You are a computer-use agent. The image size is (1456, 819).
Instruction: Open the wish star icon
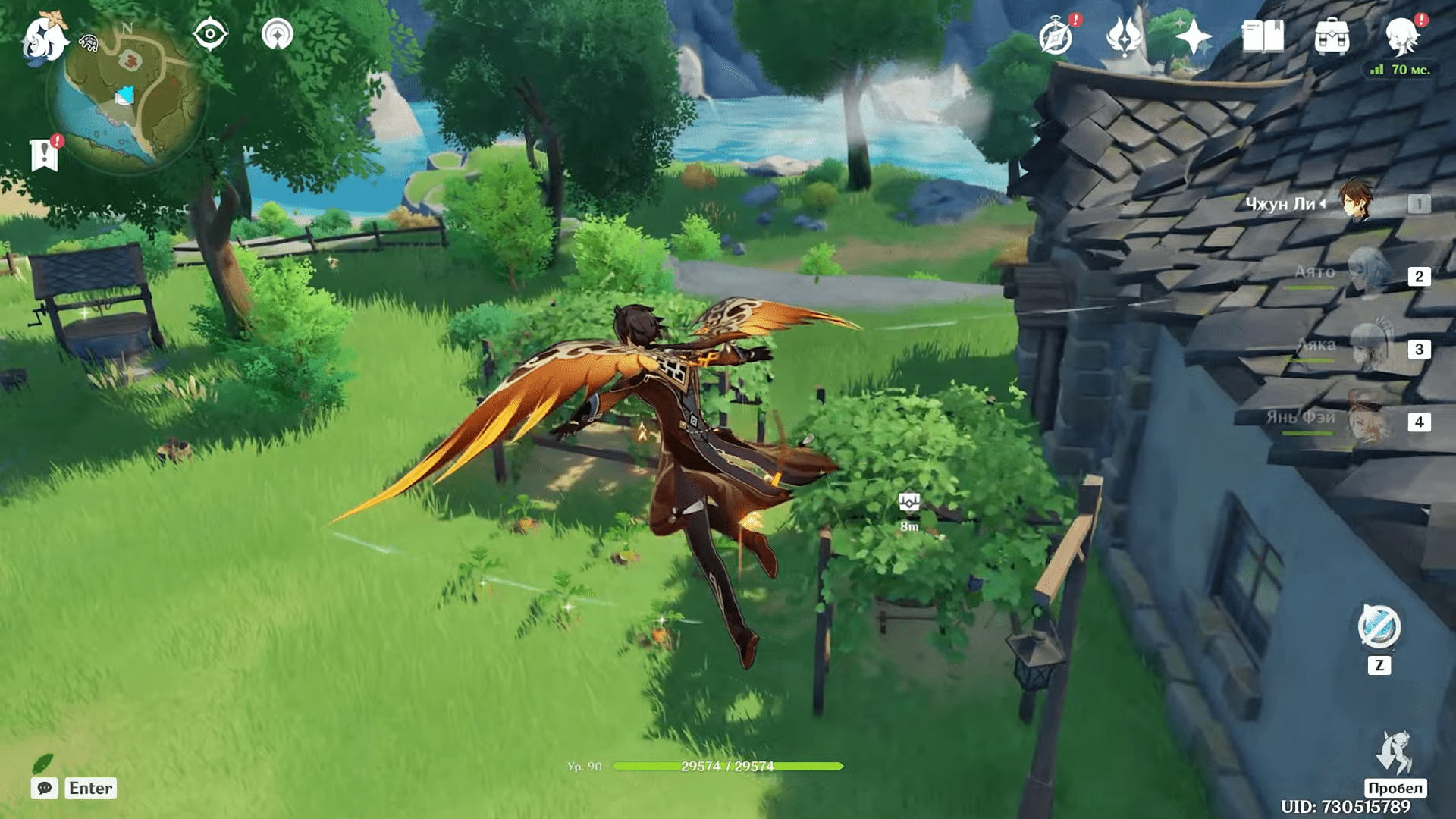tap(1194, 36)
